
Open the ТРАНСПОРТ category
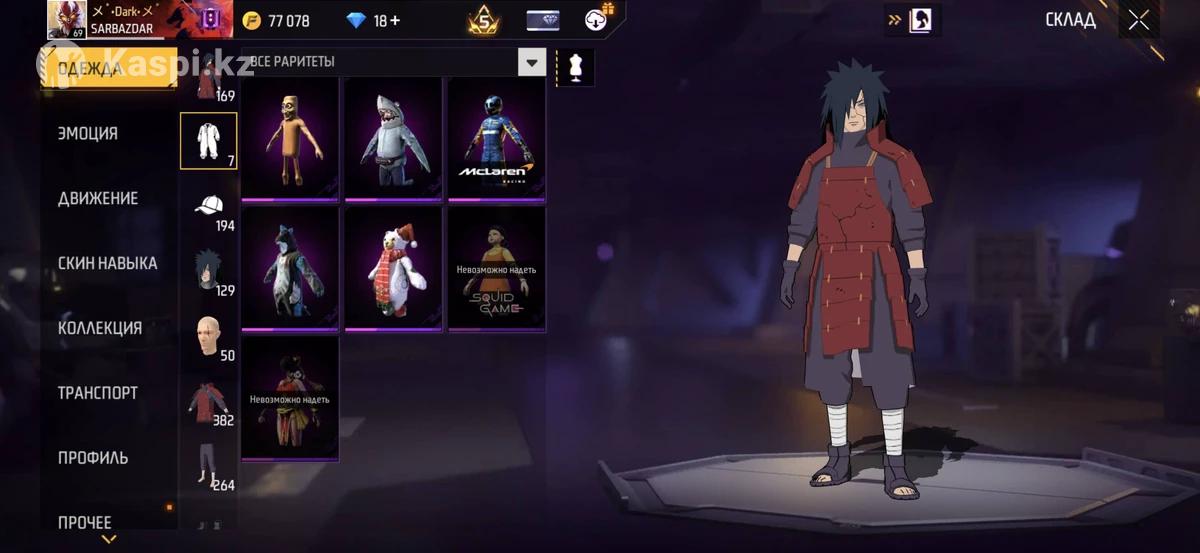98,393
